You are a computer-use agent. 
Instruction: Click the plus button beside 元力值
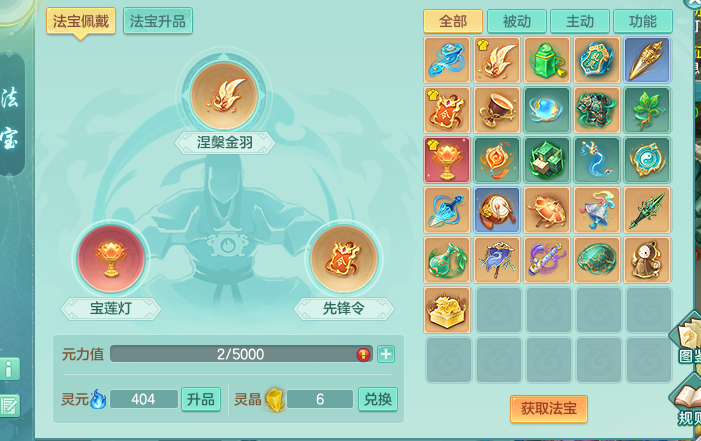click(x=386, y=354)
